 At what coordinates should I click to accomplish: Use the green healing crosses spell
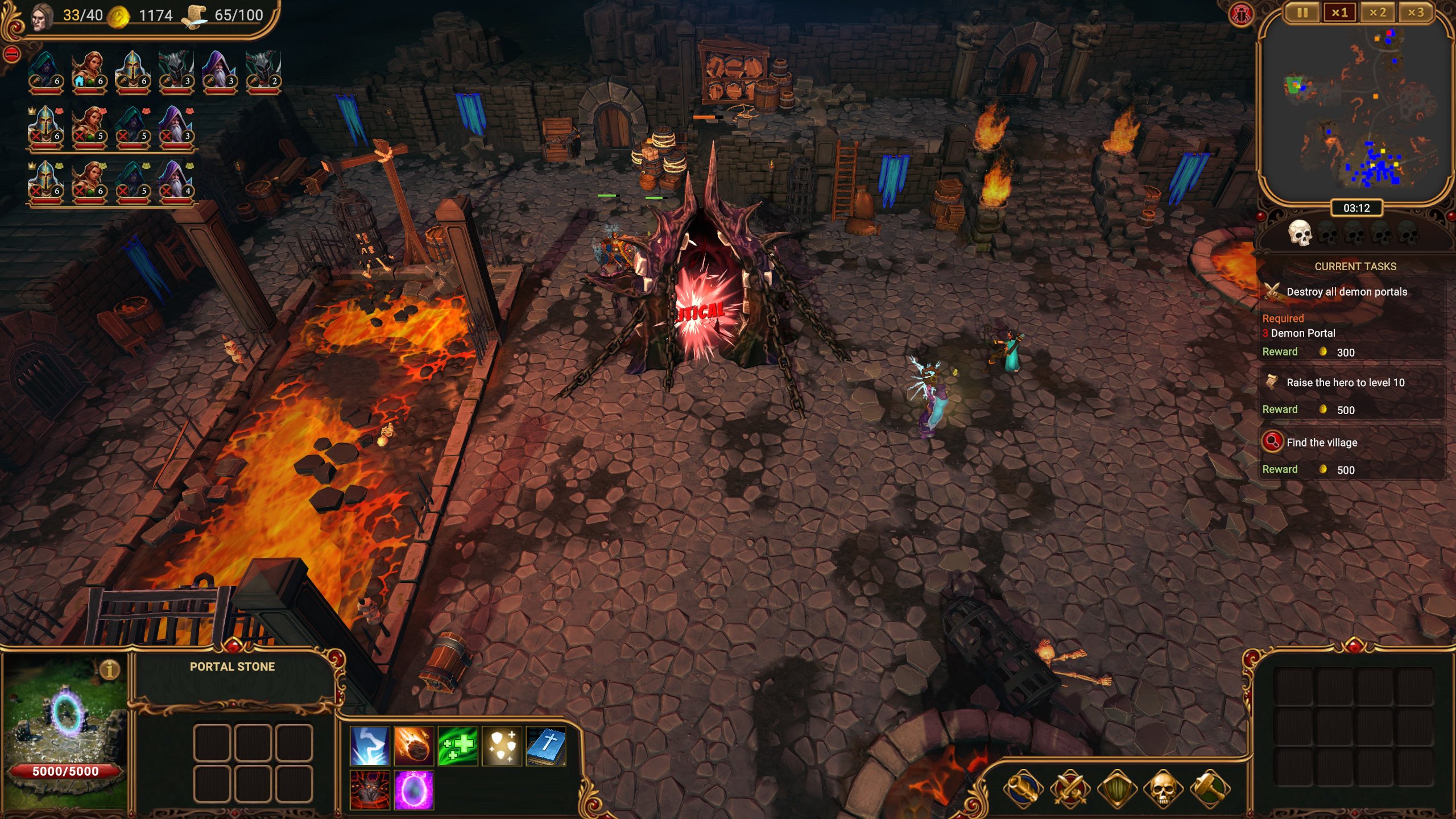click(x=458, y=746)
